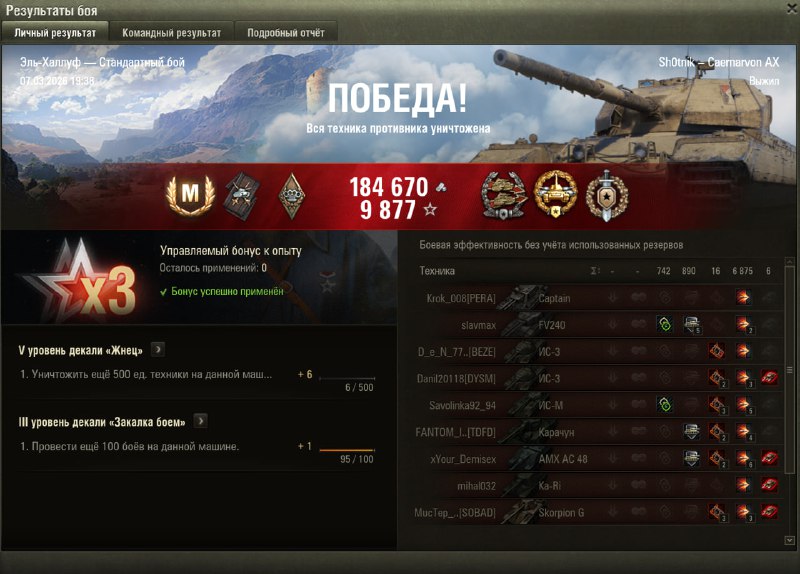Select the Savolinka92_94 ИС-М row
This screenshot has height=574, width=800.
(x=600, y=405)
